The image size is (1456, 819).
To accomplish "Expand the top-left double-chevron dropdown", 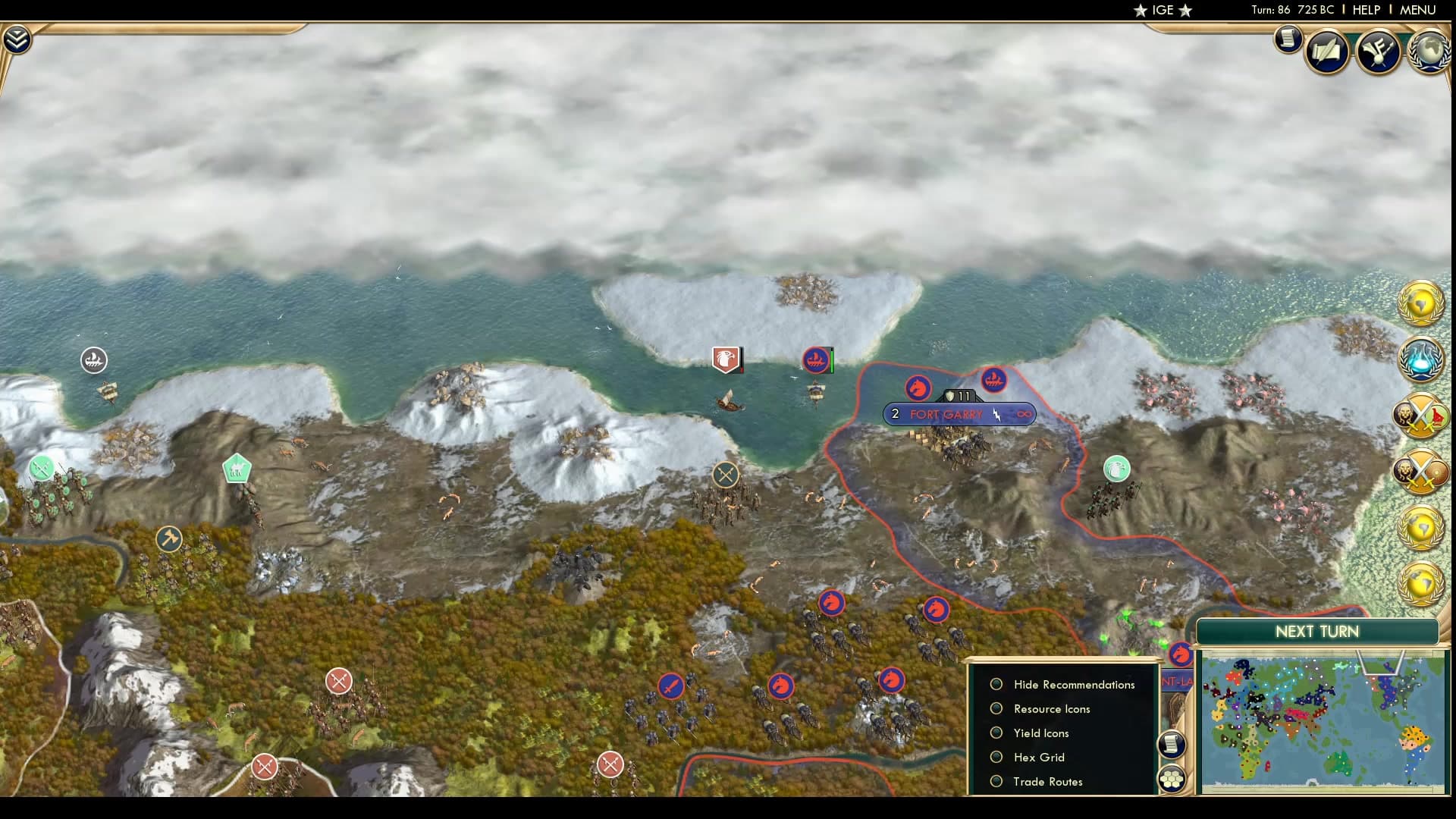I will coord(17,39).
